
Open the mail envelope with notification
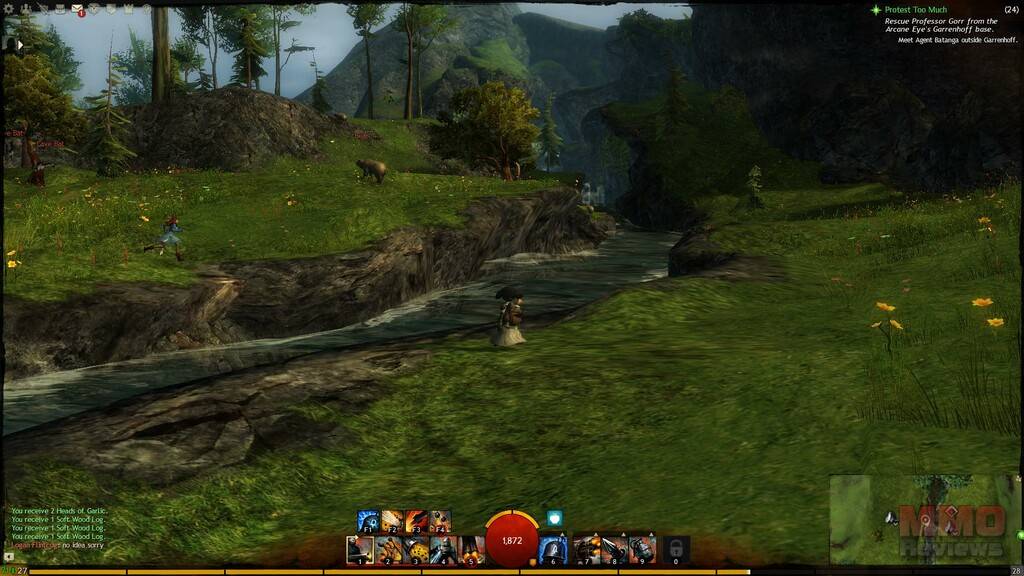tap(78, 10)
